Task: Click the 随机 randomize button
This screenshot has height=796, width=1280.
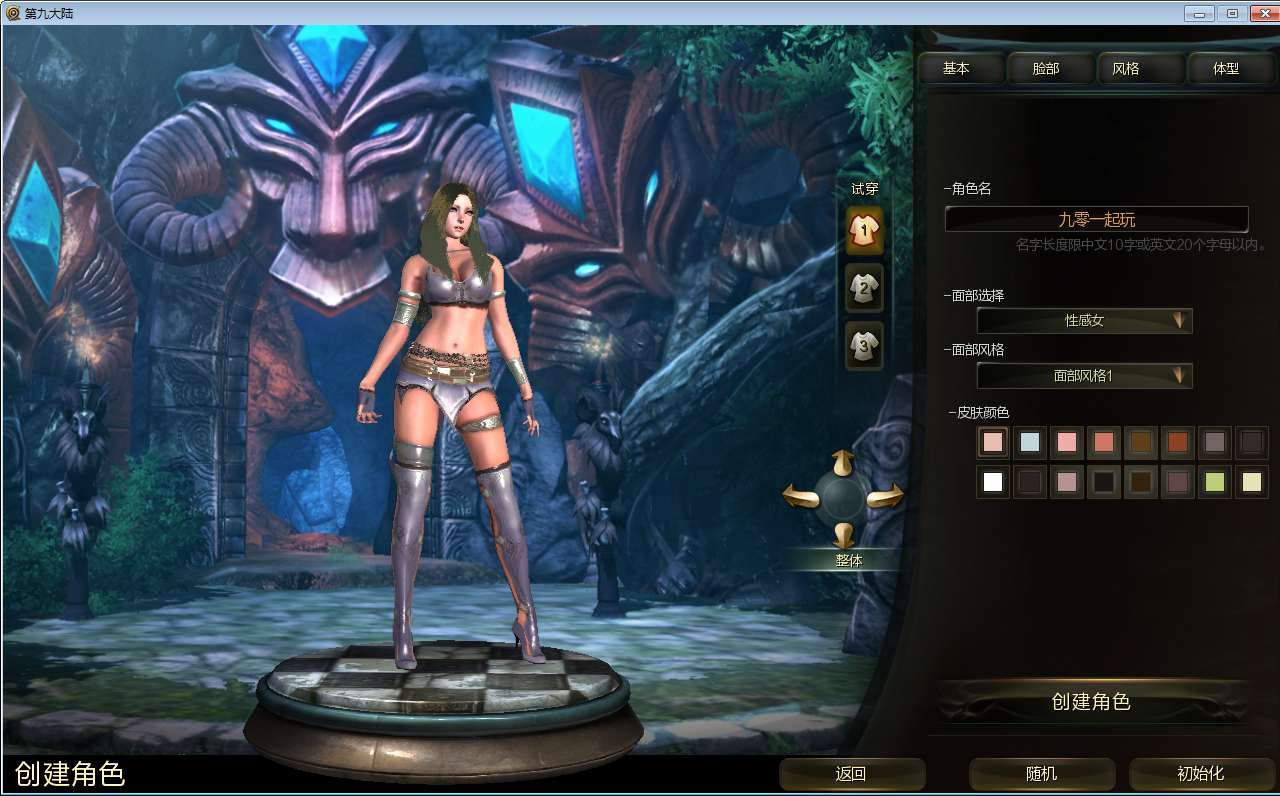Action: click(x=1041, y=774)
